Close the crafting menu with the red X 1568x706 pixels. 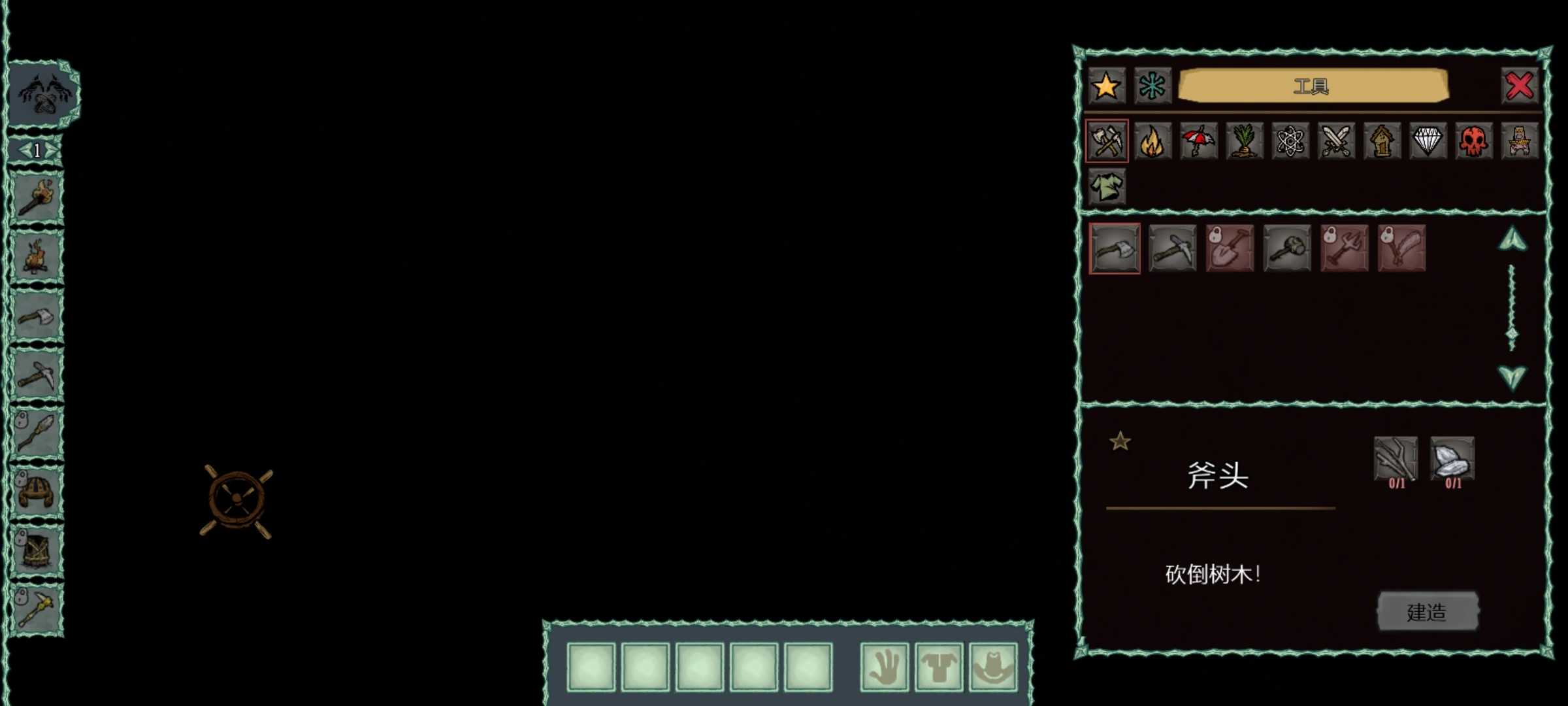(x=1520, y=86)
